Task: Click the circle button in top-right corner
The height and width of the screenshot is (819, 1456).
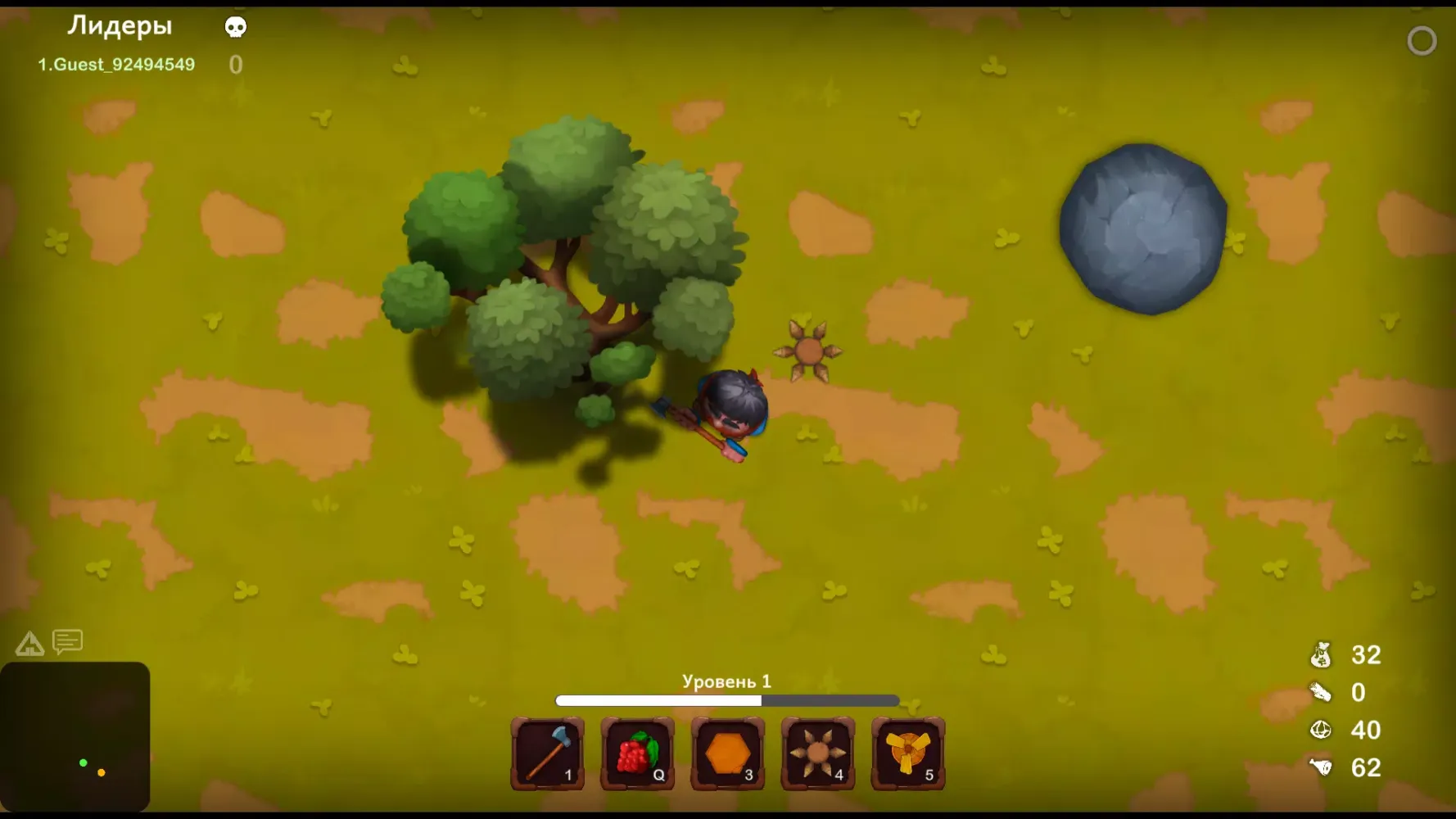Action: coord(1422,41)
